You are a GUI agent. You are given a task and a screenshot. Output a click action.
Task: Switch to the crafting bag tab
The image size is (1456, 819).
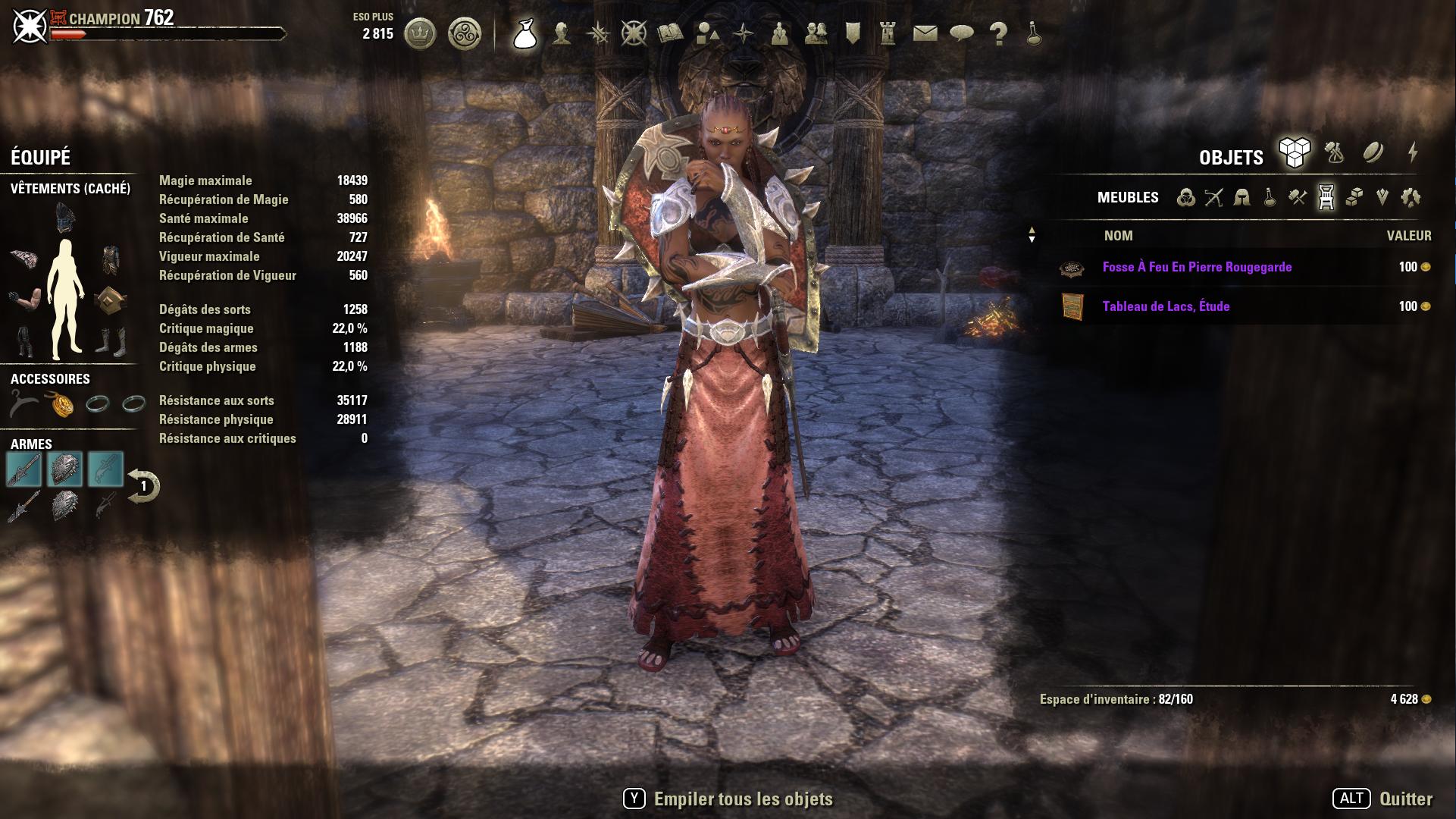click(x=1334, y=153)
